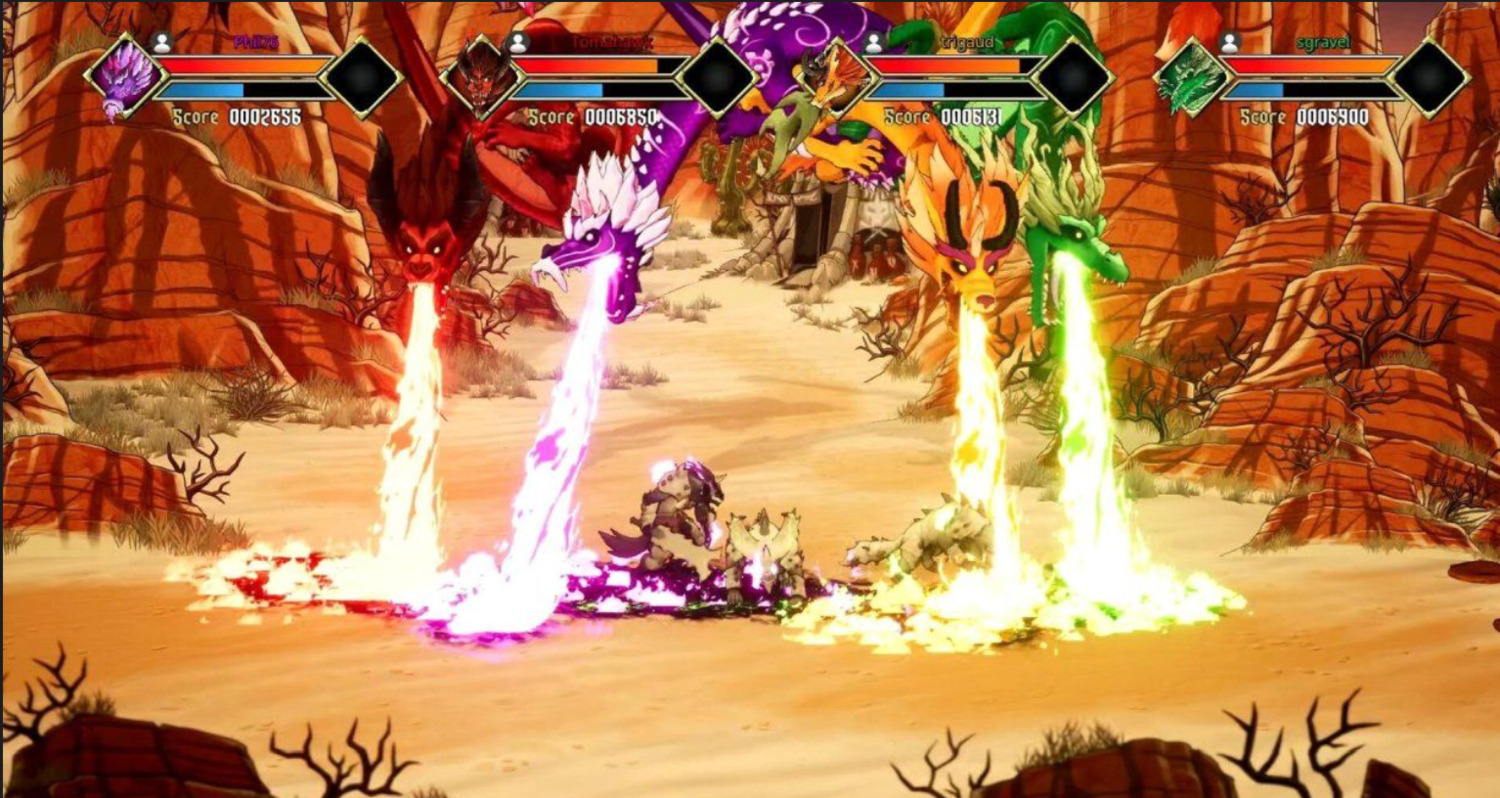The height and width of the screenshot is (798, 1500).
Task: Select the black diamond slot in sgravel's panel
Action: pyautogui.click(x=1430, y=76)
